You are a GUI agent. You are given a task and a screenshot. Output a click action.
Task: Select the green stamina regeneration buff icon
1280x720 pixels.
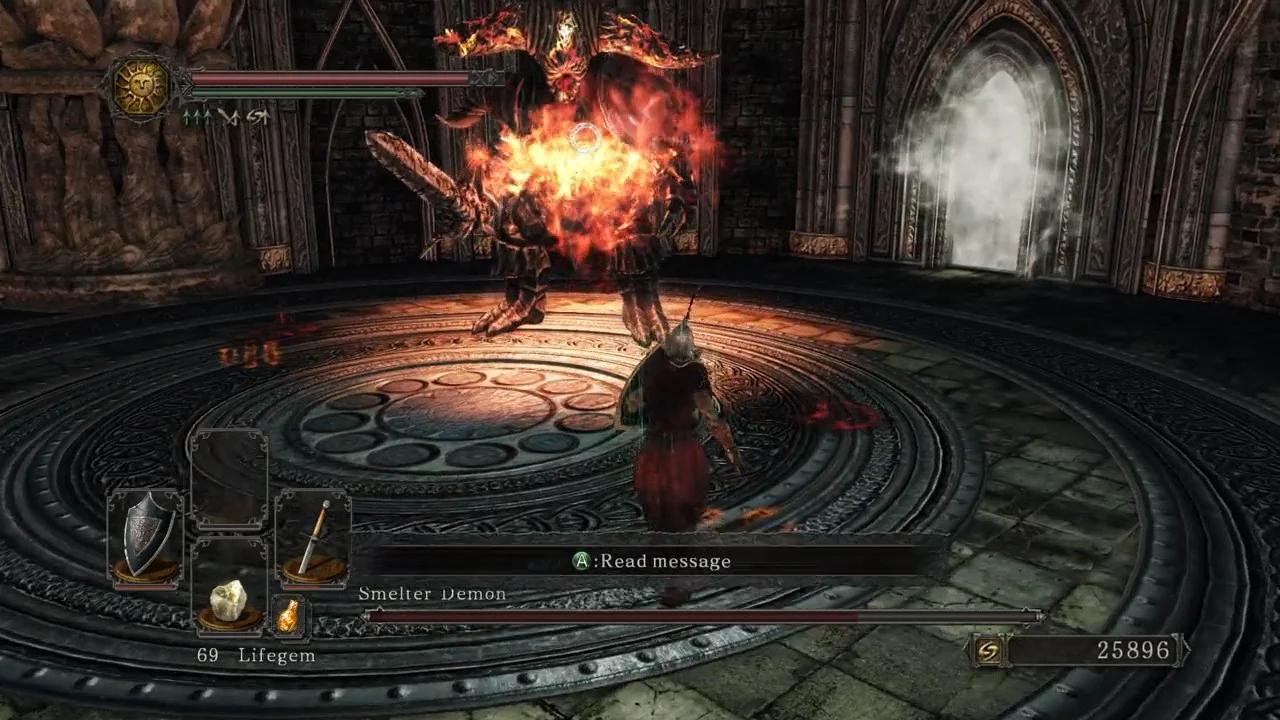click(x=195, y=117)
